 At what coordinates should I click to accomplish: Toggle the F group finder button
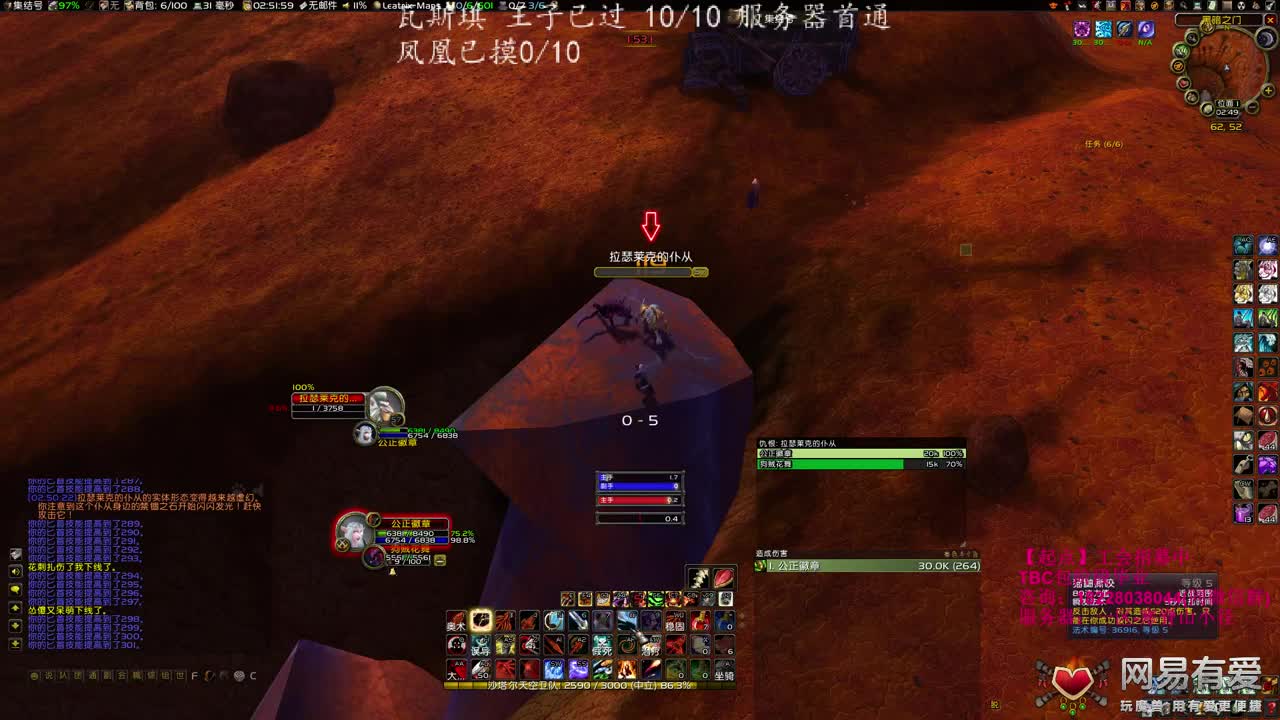(x=194, y=675)
